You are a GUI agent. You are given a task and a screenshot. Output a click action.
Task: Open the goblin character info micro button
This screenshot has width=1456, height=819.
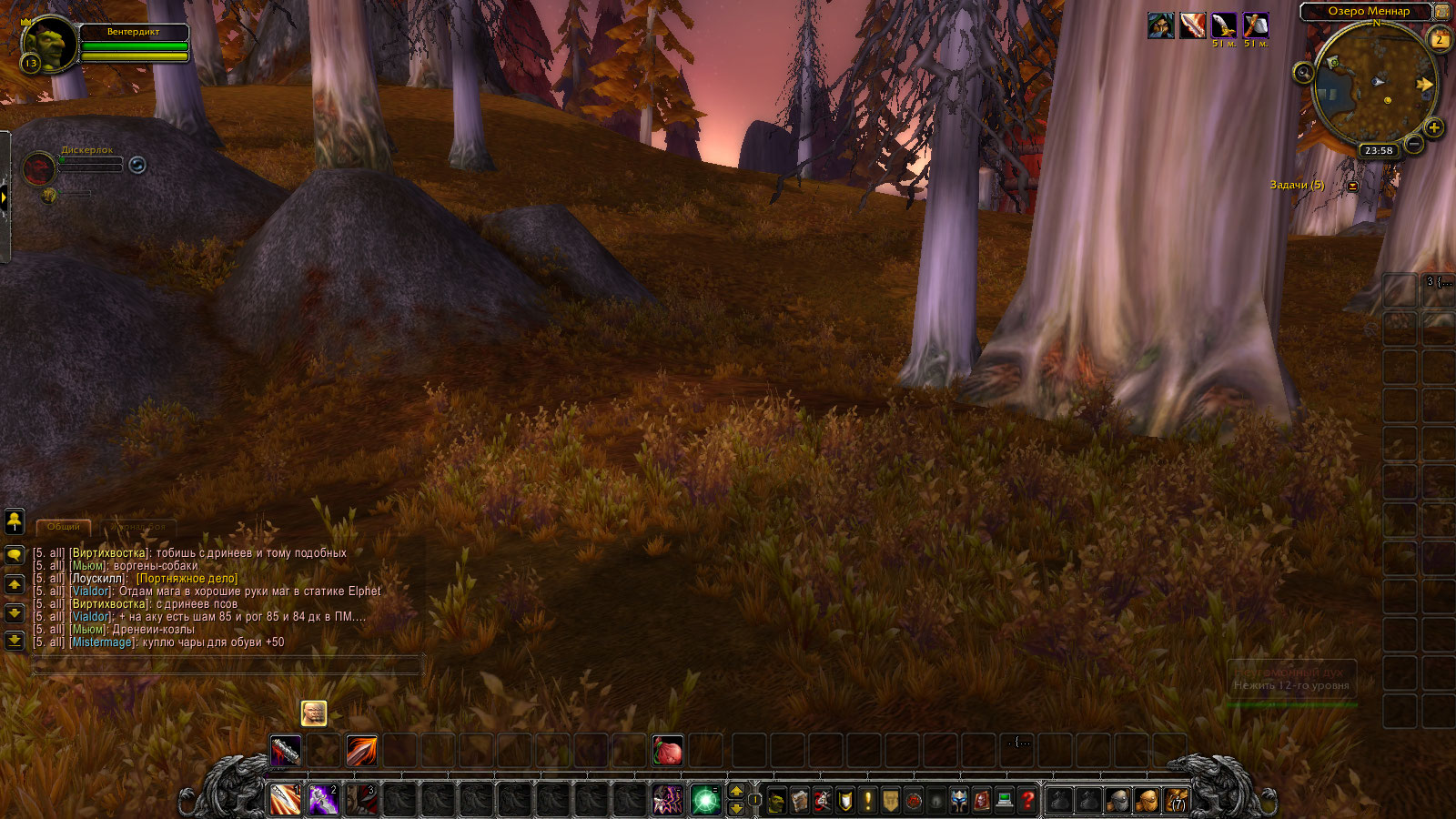(776, 801)
